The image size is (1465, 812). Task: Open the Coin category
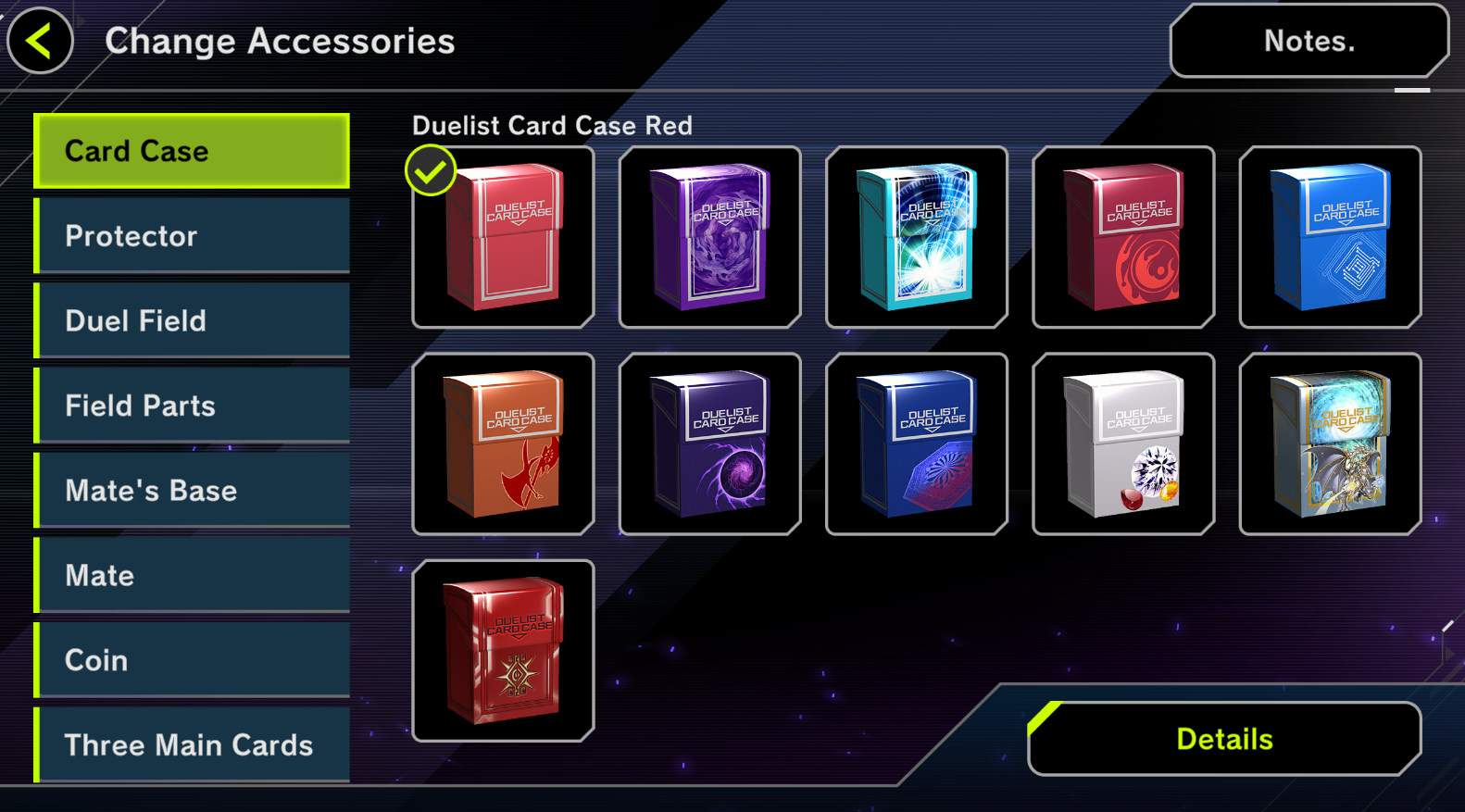[x=192, y=660]
